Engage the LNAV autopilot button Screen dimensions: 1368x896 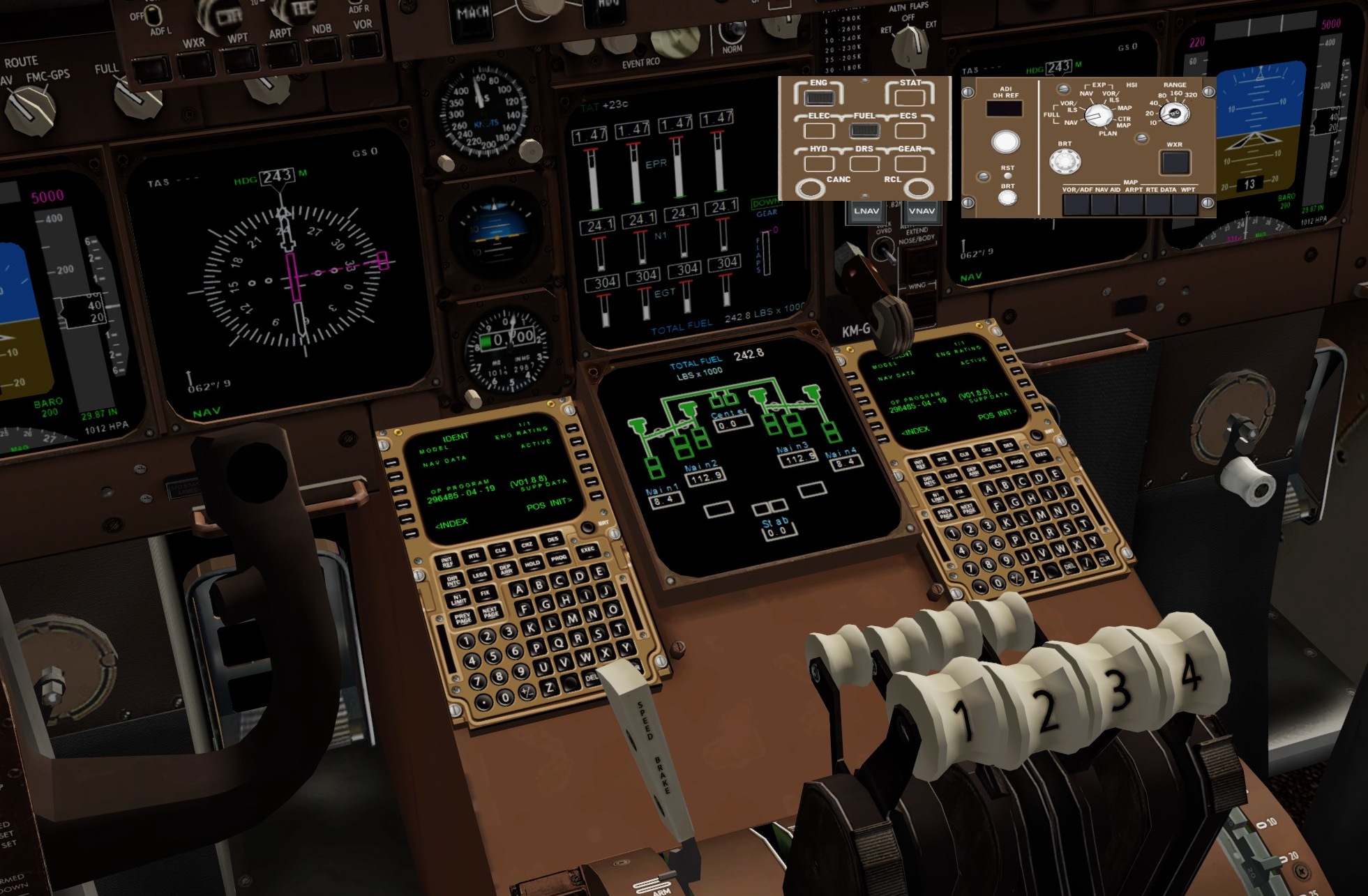pyautogui.click(x=866, y=211)
